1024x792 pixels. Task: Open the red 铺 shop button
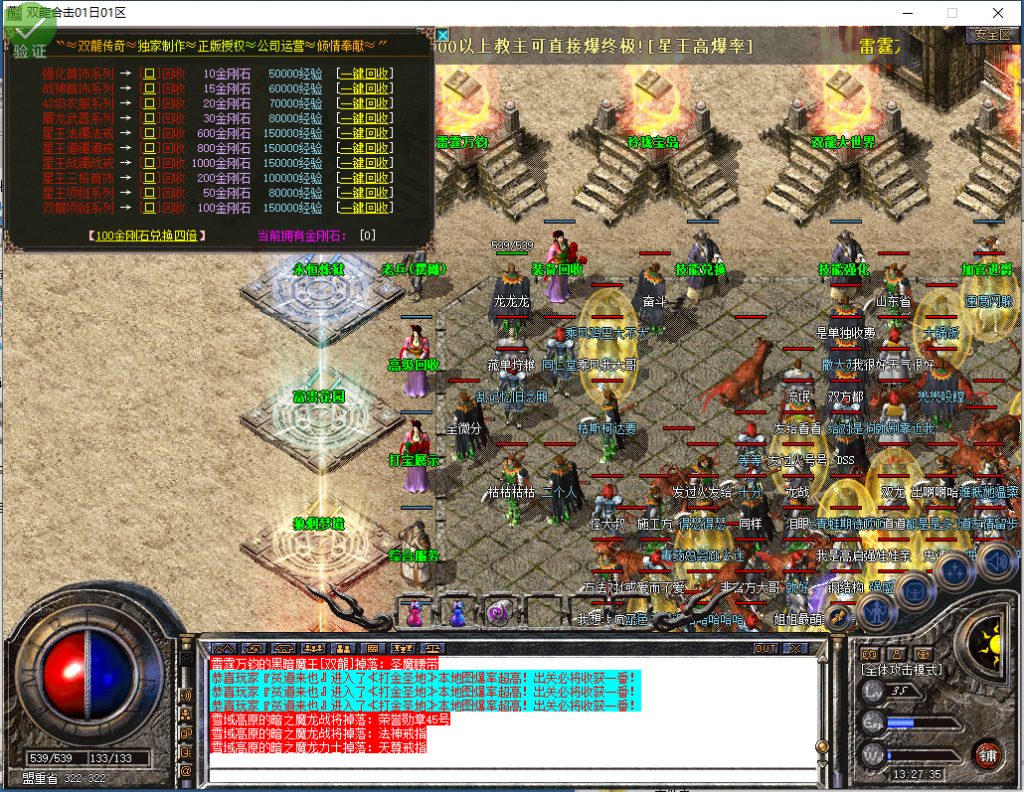989,754
